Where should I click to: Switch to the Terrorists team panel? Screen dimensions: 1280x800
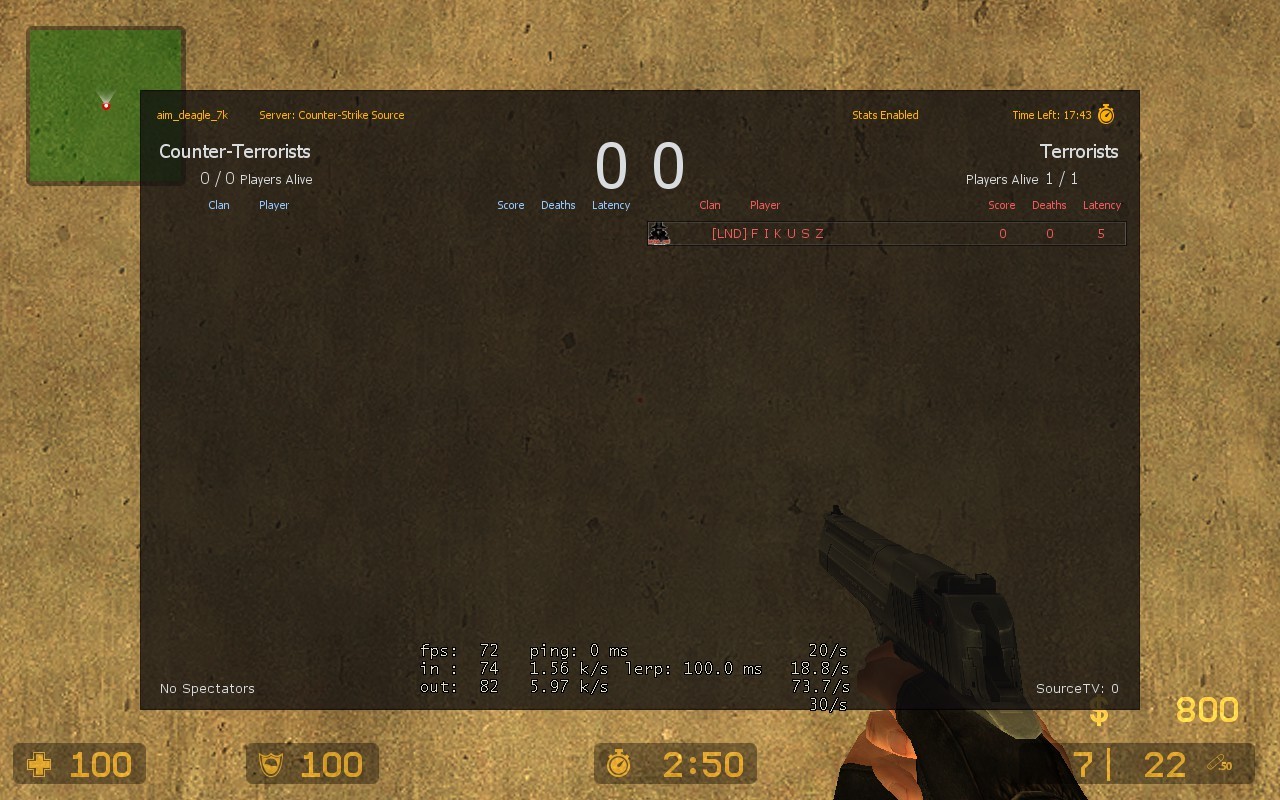click(x=1079, y=151)
